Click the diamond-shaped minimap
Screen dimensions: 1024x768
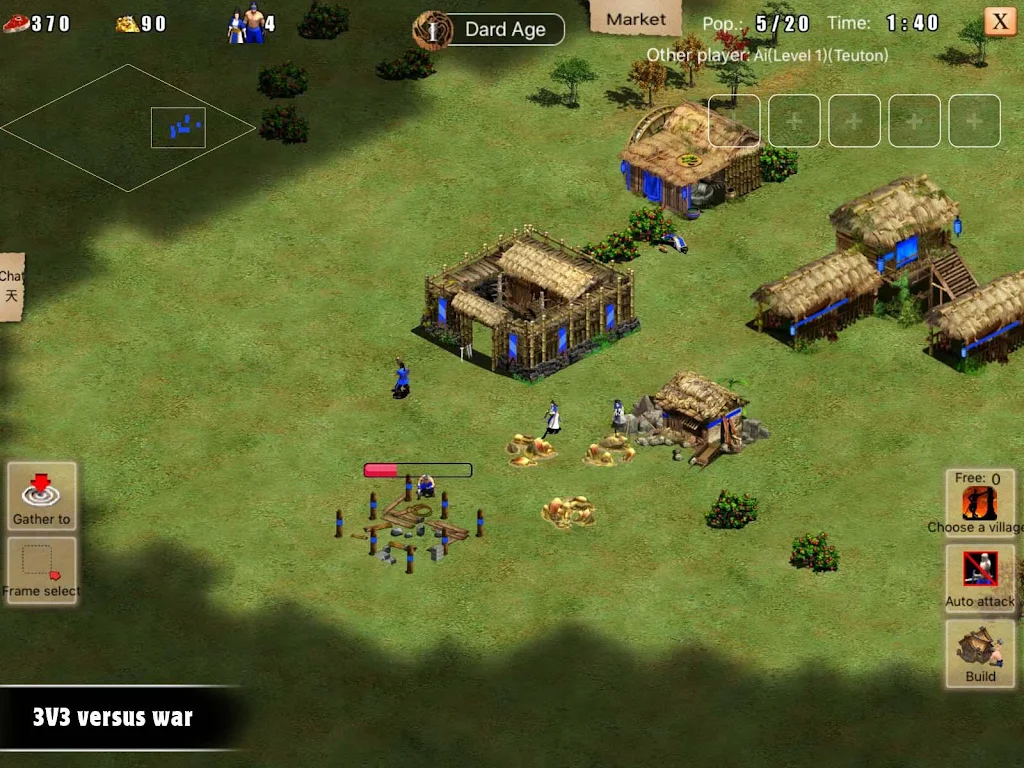[x=128, y=128]
